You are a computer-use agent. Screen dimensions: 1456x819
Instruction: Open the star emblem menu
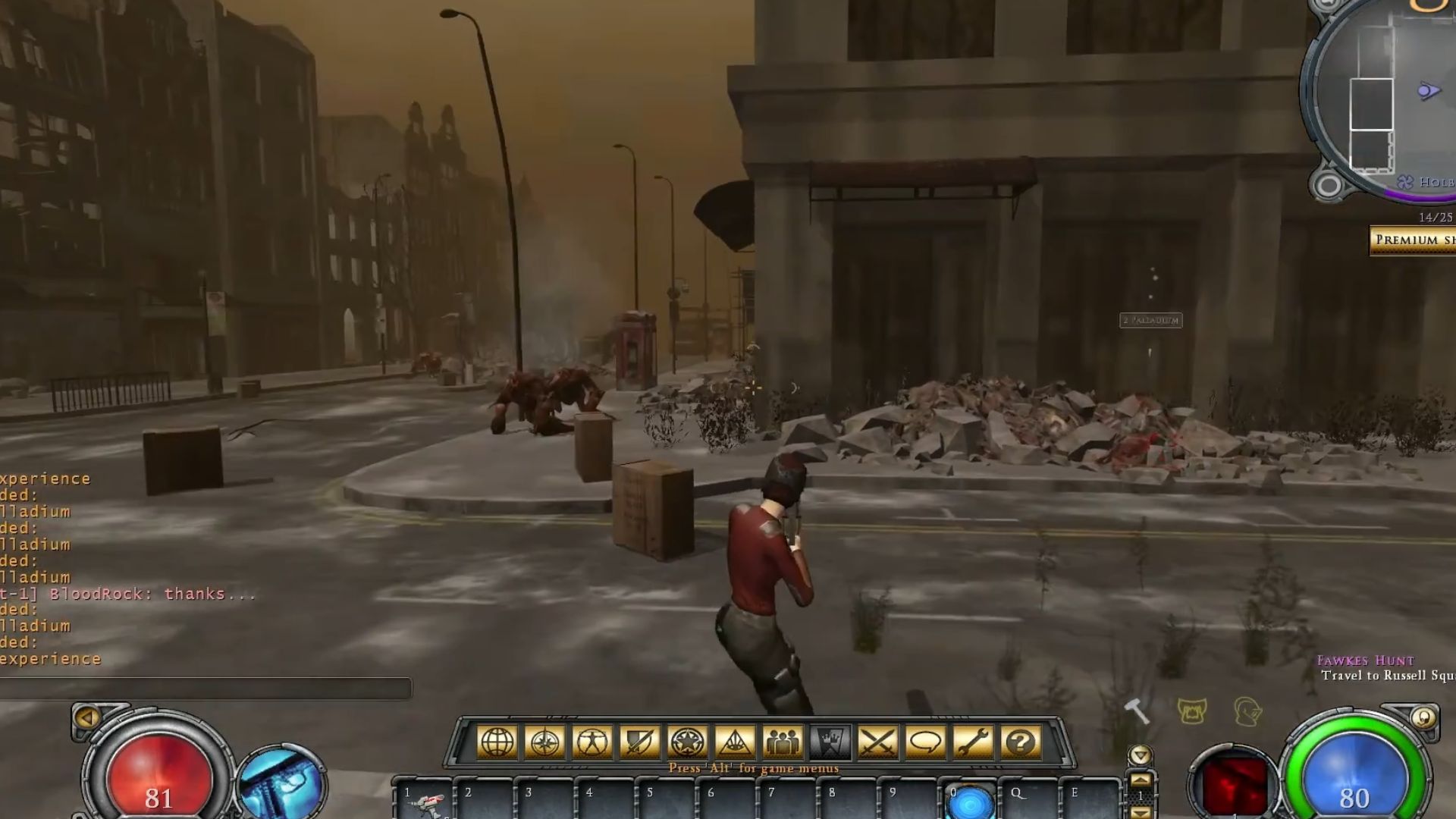(x=687, y=742)
